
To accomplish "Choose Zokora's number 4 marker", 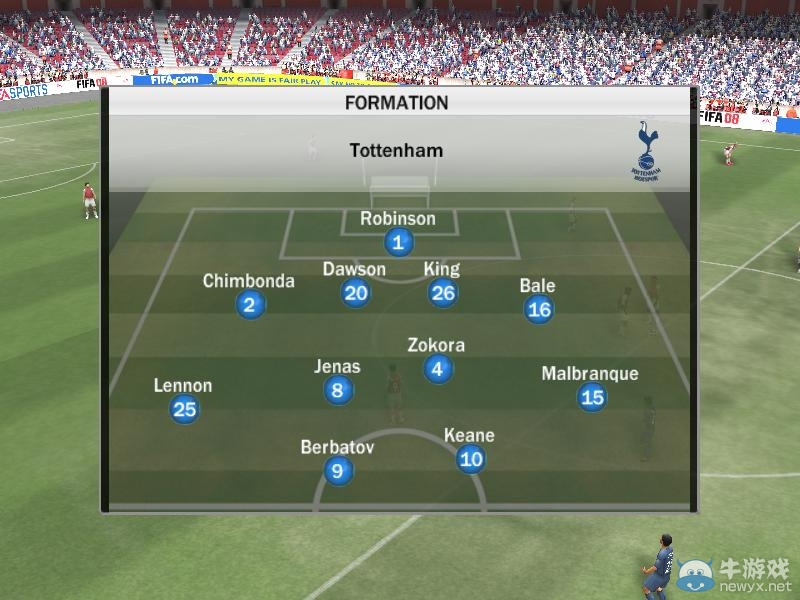I will point(437,369).
